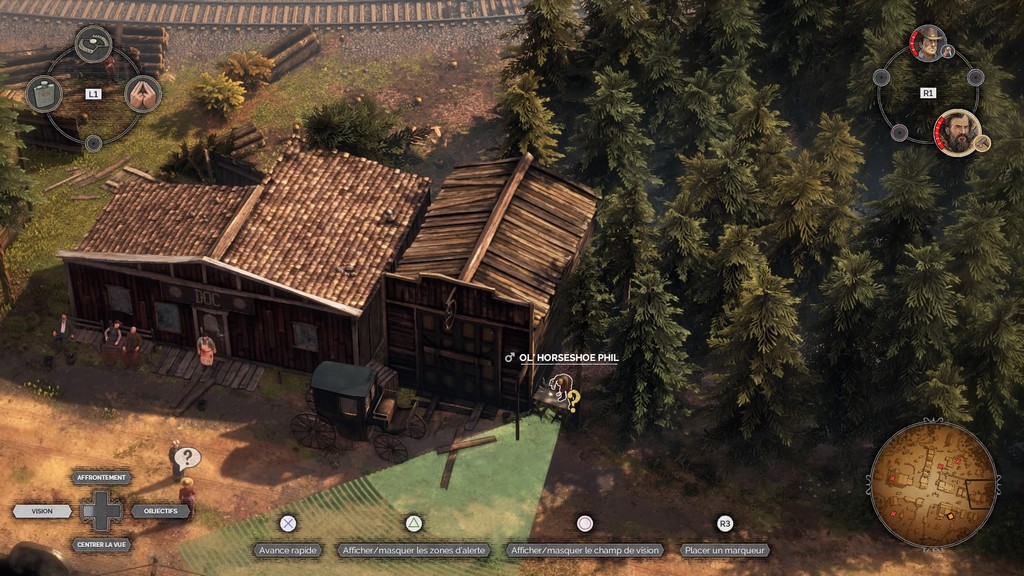Choose Placer un marqueur
The height and width of the screenshot is (576, 1024).
coord(725,550)
